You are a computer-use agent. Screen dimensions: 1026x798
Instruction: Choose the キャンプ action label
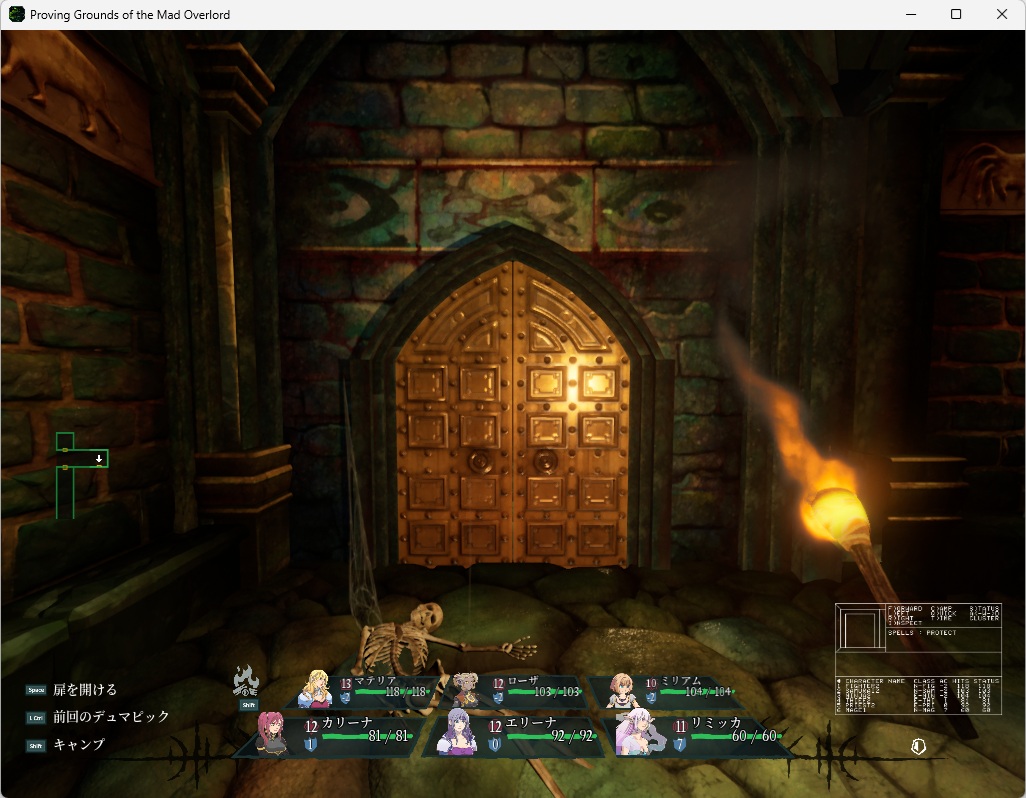coord(79,745)
